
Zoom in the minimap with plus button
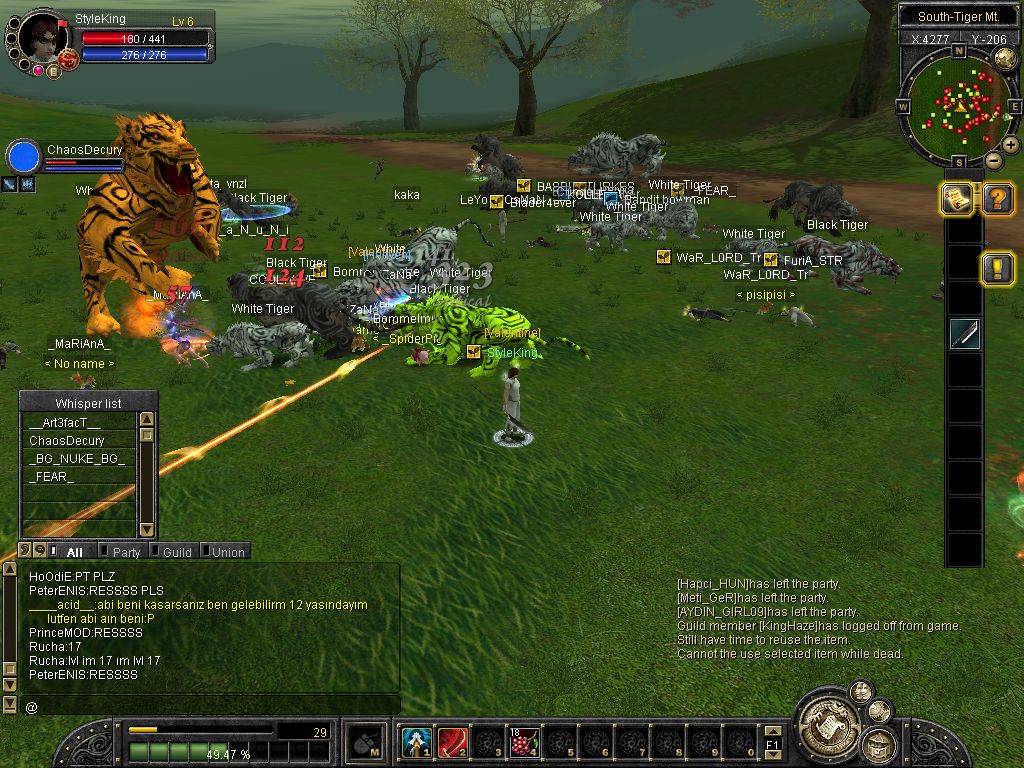coord(1011,145)
